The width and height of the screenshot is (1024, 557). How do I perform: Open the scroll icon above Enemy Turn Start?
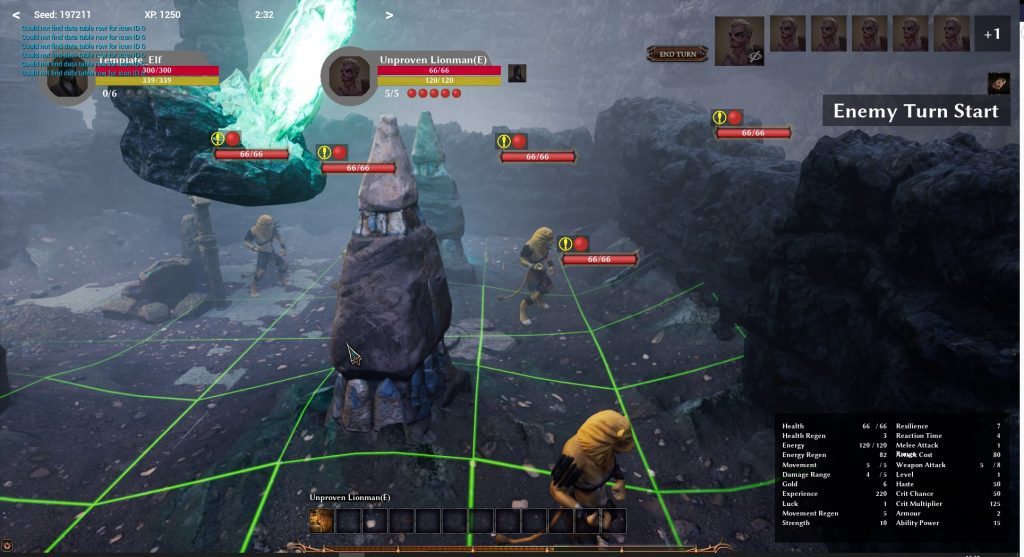click(x=997, y=83)
